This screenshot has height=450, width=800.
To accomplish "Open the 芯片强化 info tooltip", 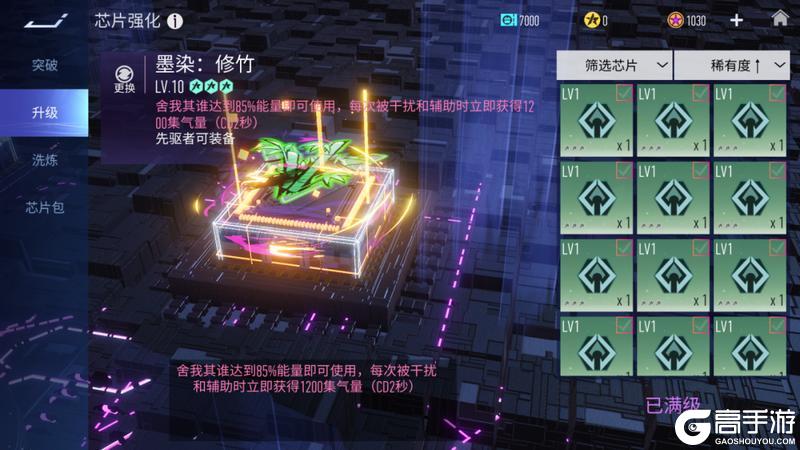I will pos(176,20).
